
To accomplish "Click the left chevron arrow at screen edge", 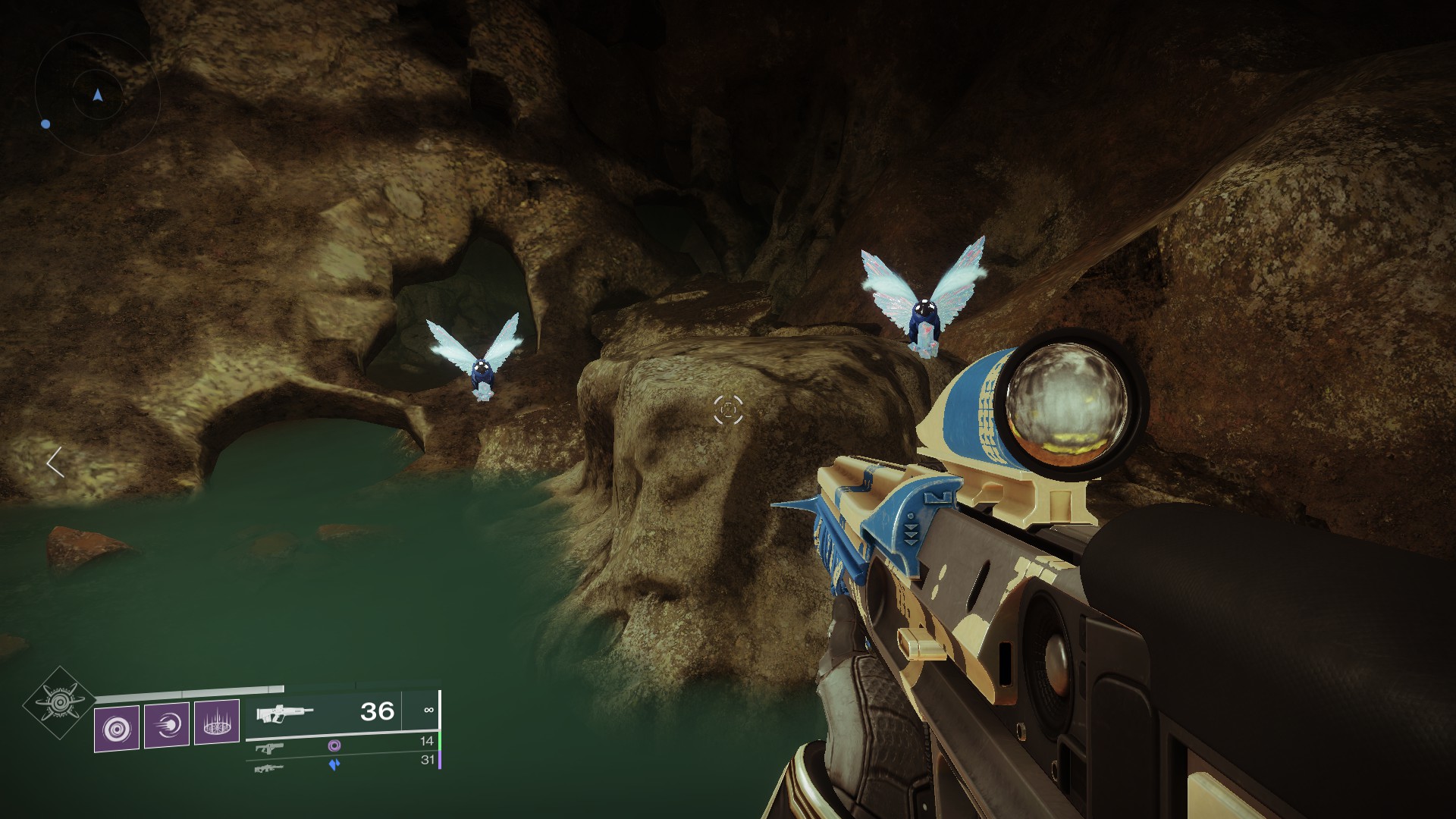I will 55,462.
